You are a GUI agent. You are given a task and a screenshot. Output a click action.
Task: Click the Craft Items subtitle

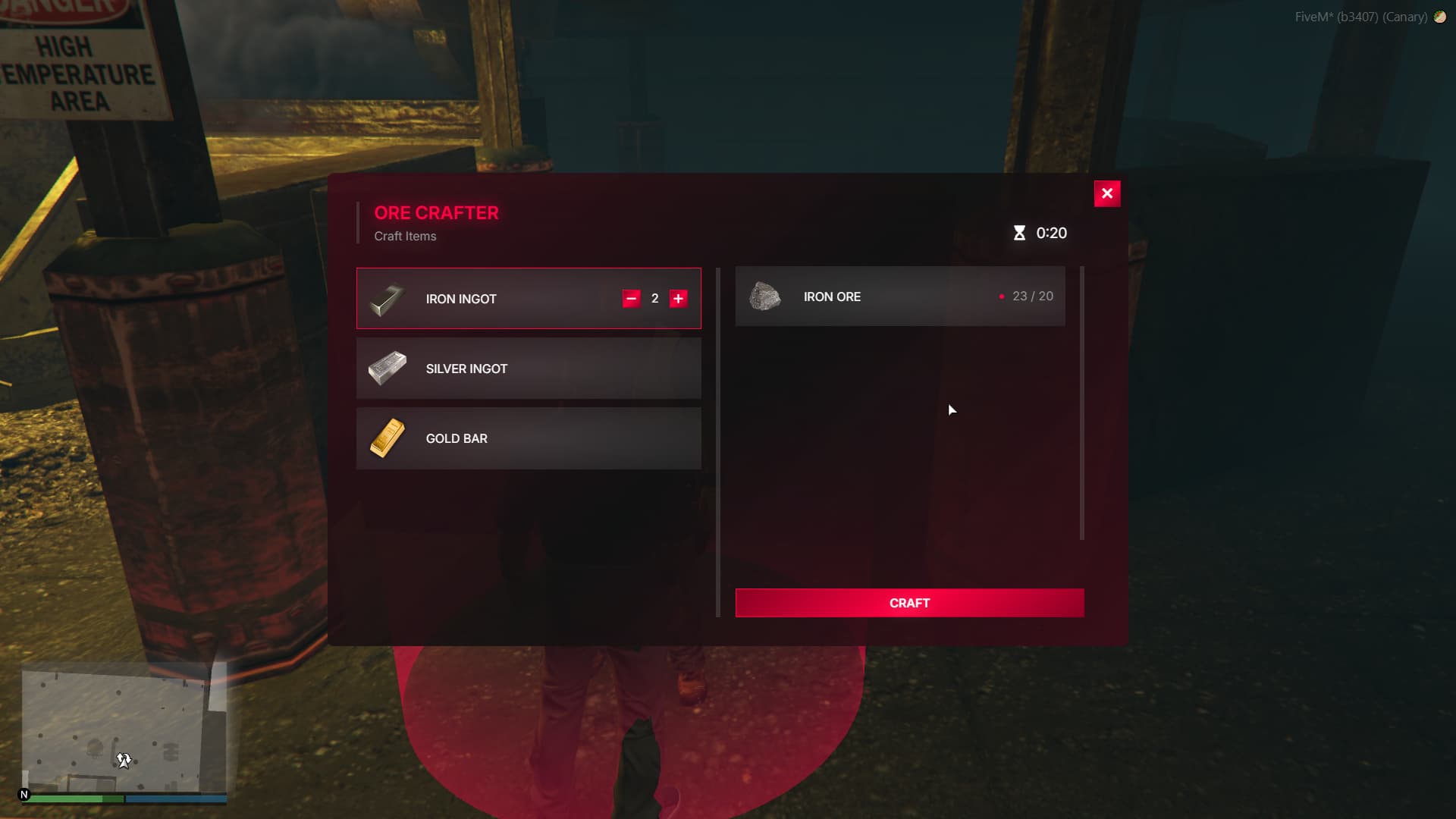pyautogui.click(x=404, y=236)
